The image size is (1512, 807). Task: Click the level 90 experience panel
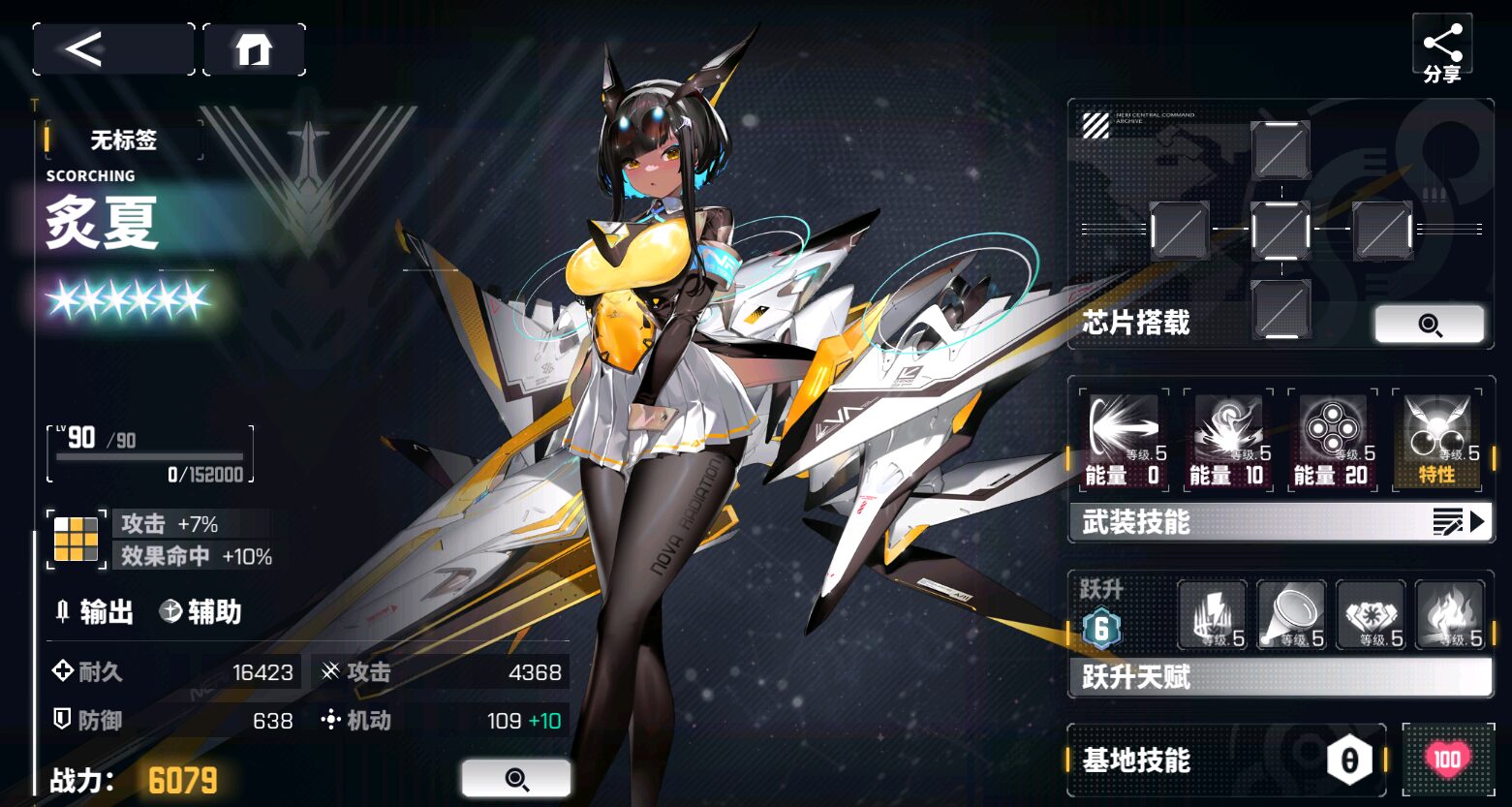(150, 453)
